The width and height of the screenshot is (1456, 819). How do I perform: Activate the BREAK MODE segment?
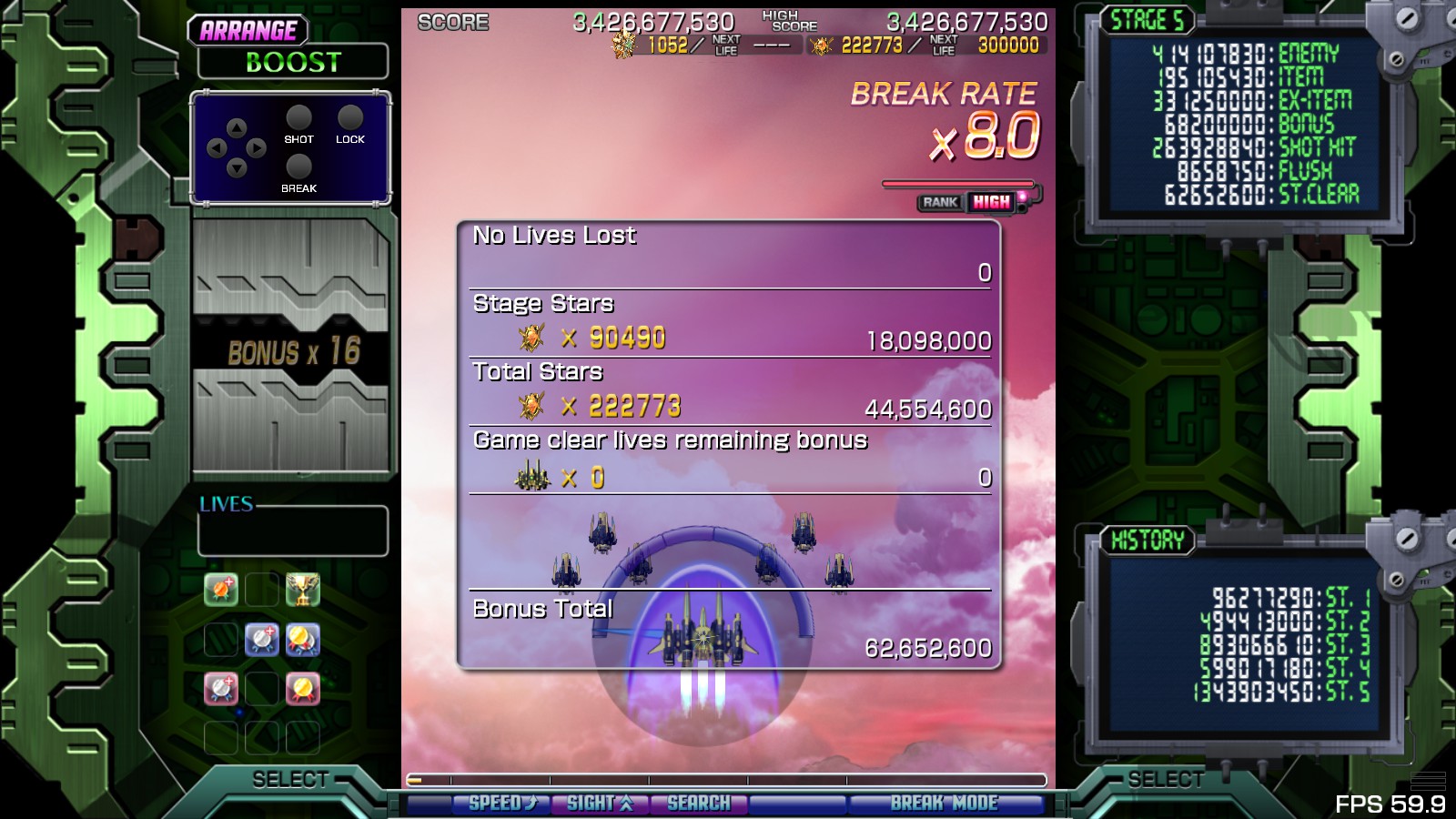[x=944, y=804]
